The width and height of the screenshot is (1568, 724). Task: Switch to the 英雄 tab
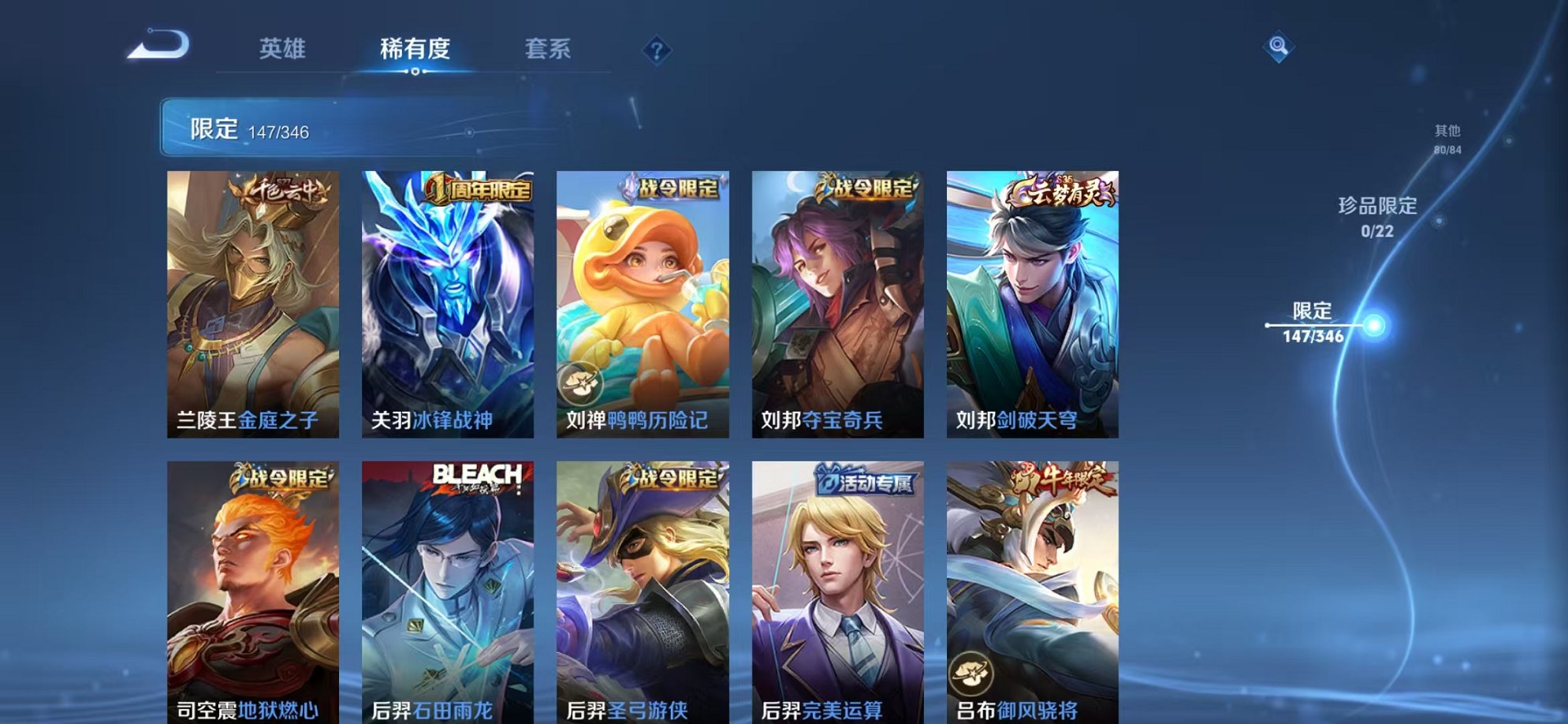click(284, 48)
